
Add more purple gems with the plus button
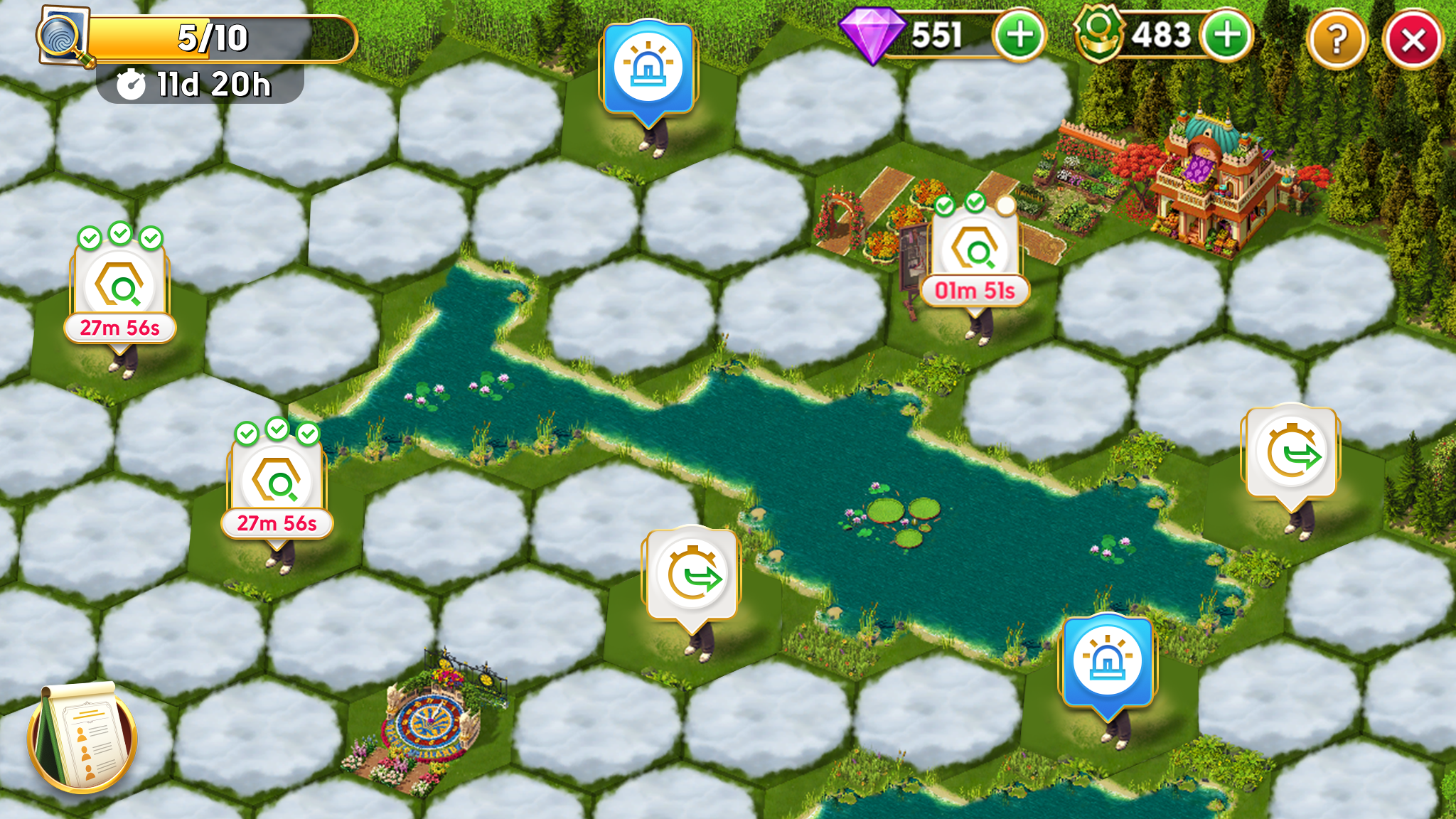tap(1019, 36)
